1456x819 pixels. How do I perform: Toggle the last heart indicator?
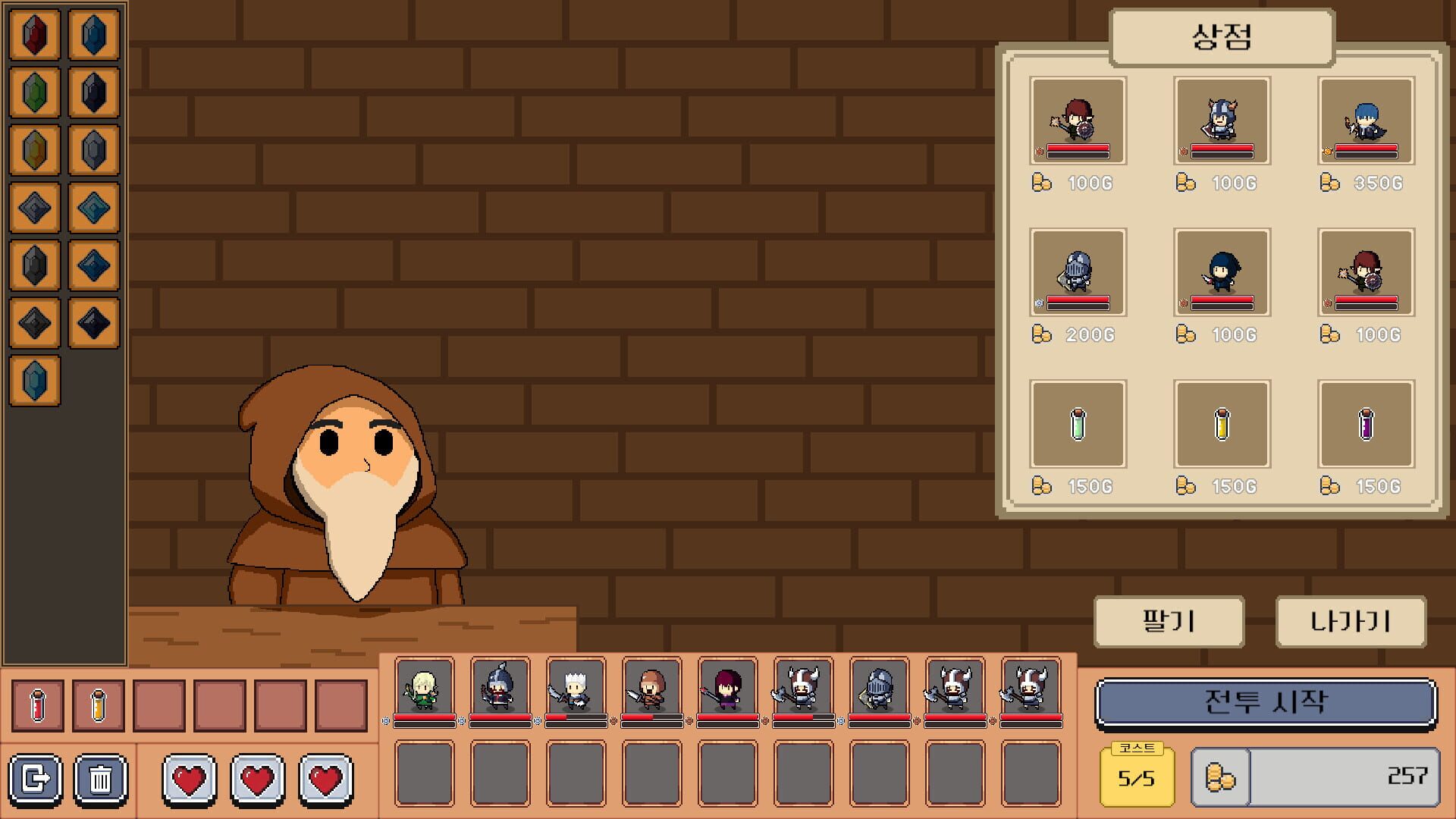(x=326, y=779)
